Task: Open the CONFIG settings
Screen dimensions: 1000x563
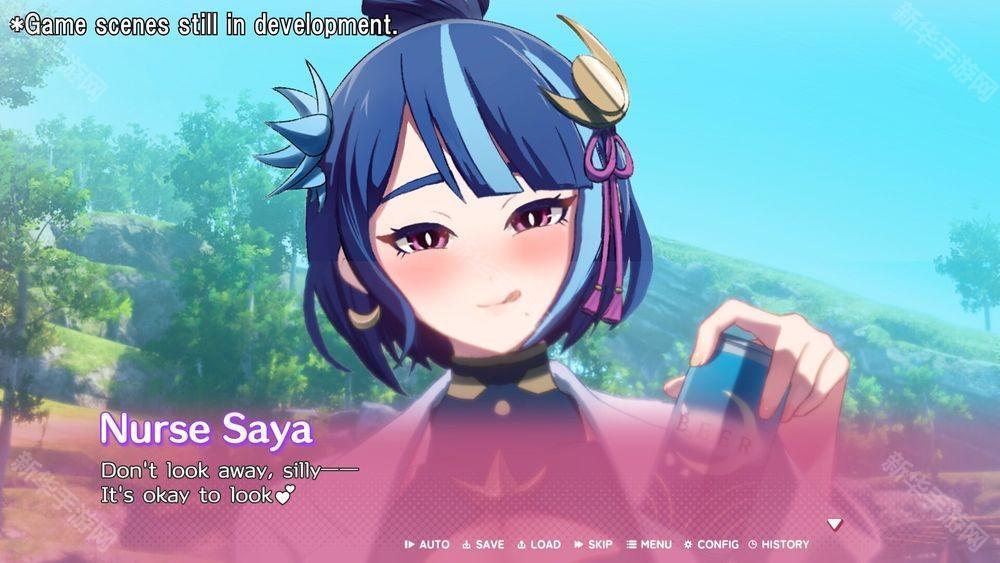Action: (x=712, y=544)
